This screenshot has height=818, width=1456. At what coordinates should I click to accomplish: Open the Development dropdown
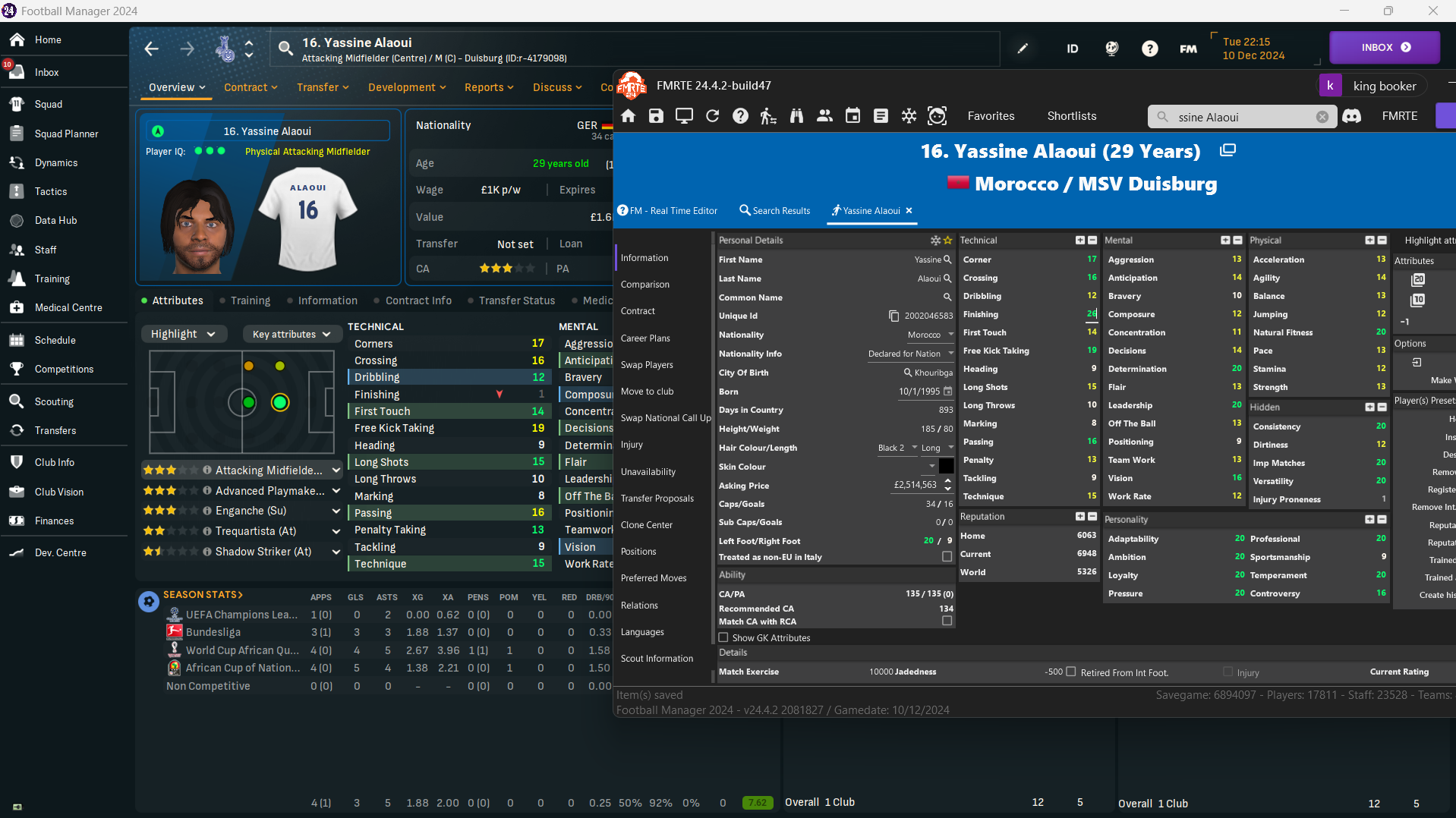pos(407,87)
